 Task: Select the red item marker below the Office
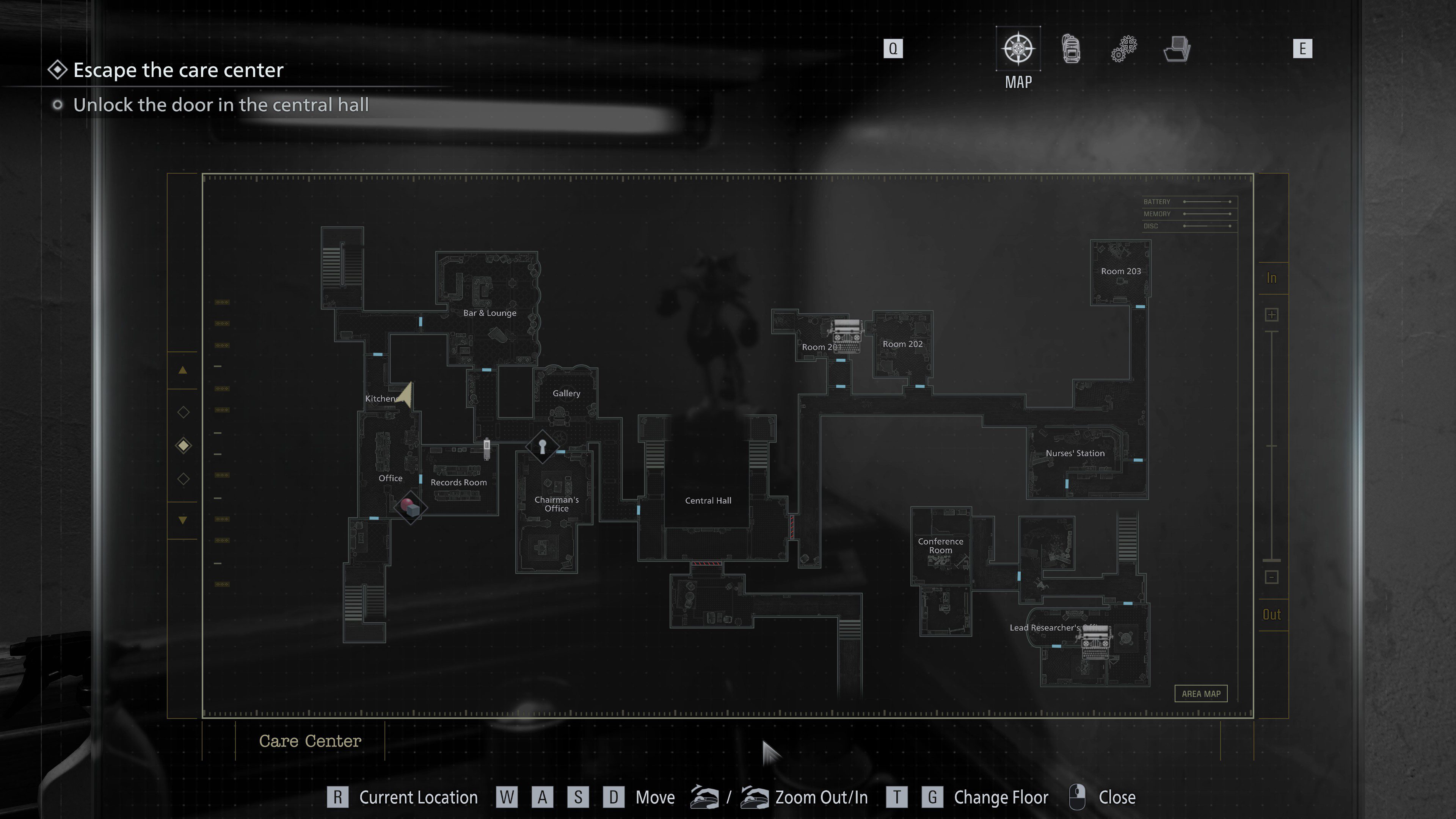[x=410, y=507]
